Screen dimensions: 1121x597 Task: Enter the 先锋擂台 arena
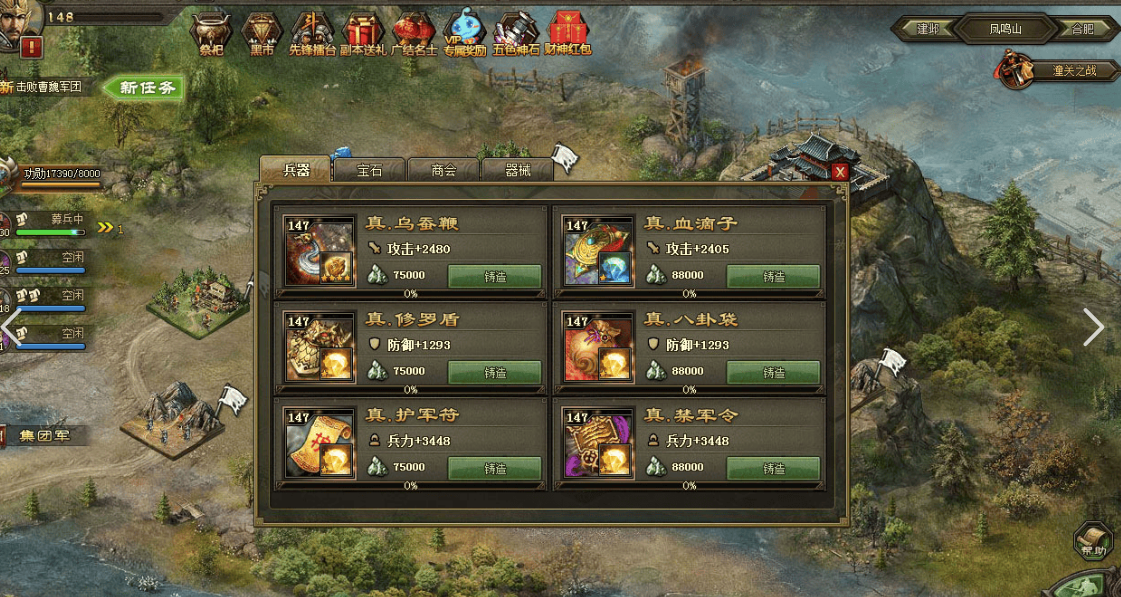[x=313, y=34]
